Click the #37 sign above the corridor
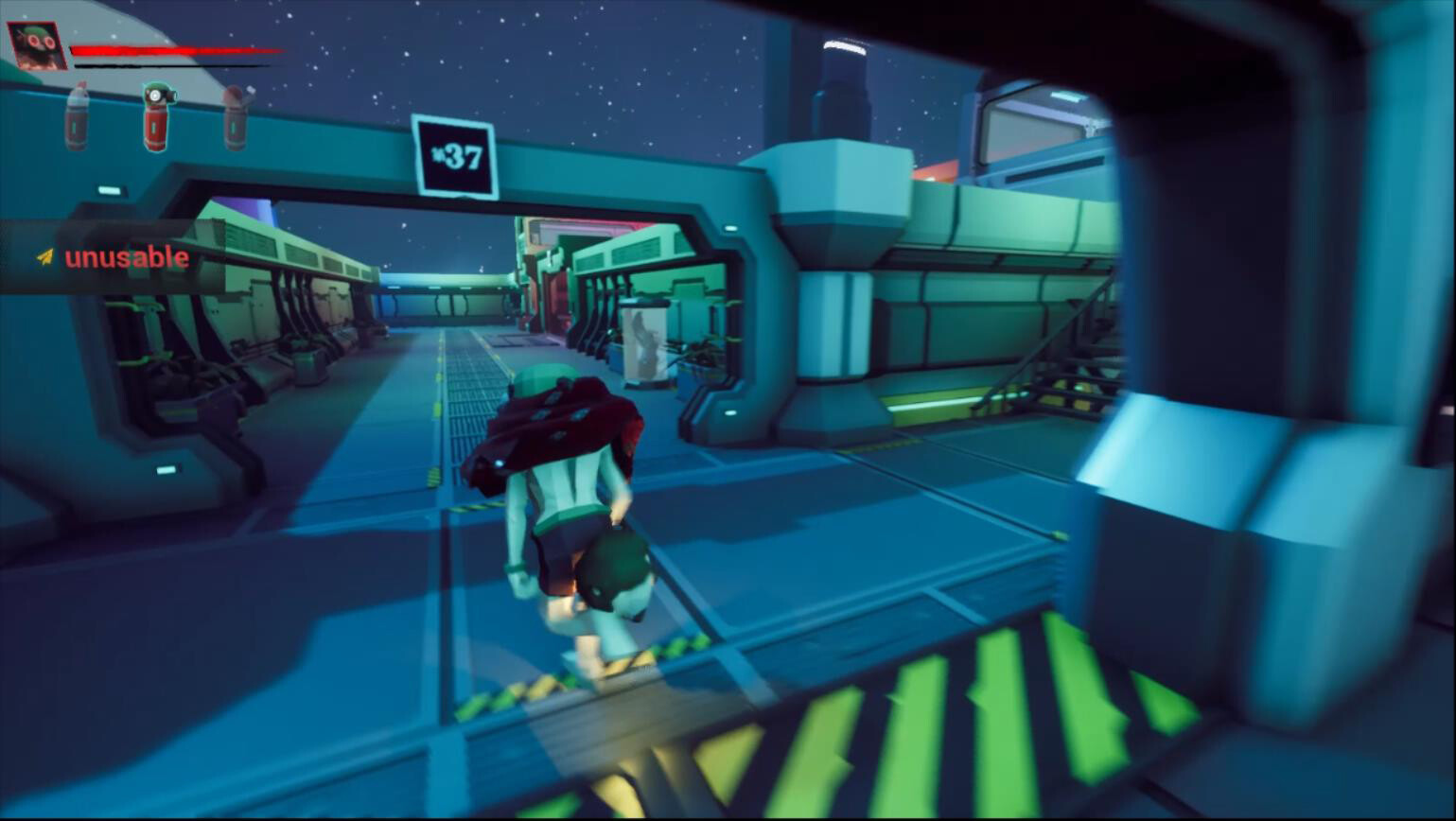 click(457, 155)
